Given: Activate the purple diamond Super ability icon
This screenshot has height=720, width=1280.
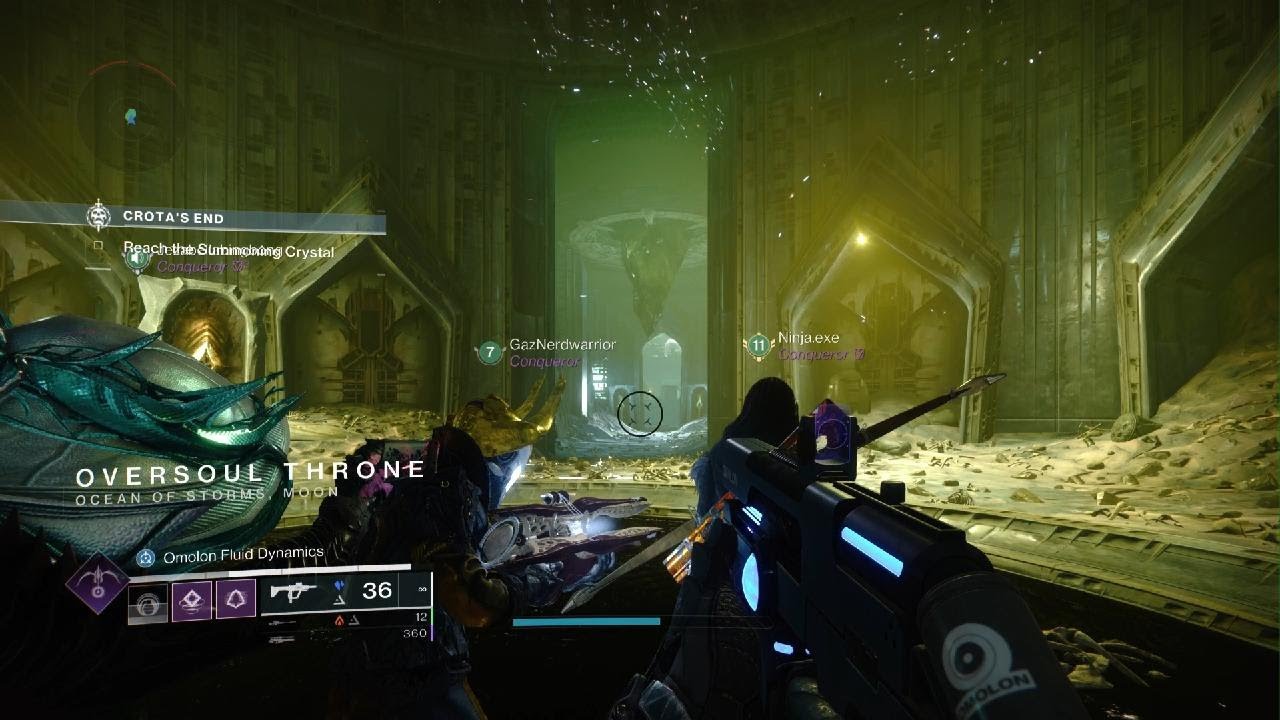Looking at the screenshot, I should [x=96, y=582].
